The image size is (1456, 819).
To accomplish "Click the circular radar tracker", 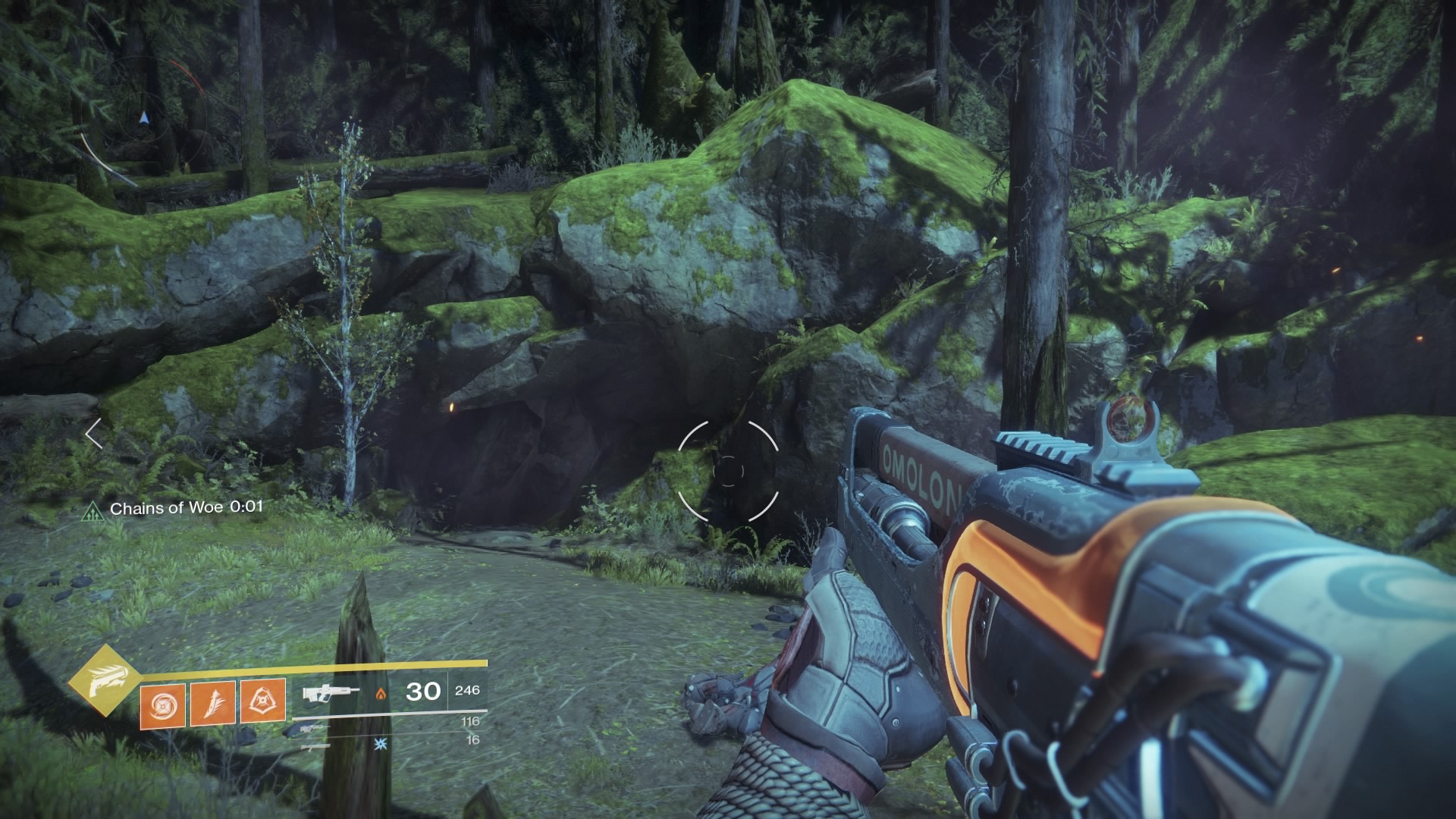I will [x=143, y=118].
